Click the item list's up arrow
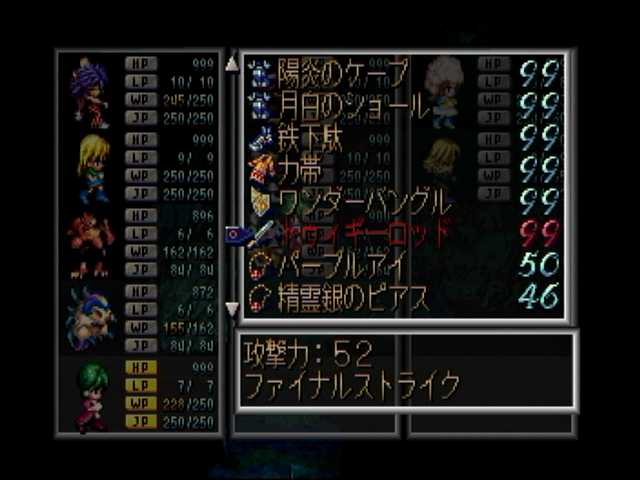This screenshot has height=480, width=640. [232, 63]
